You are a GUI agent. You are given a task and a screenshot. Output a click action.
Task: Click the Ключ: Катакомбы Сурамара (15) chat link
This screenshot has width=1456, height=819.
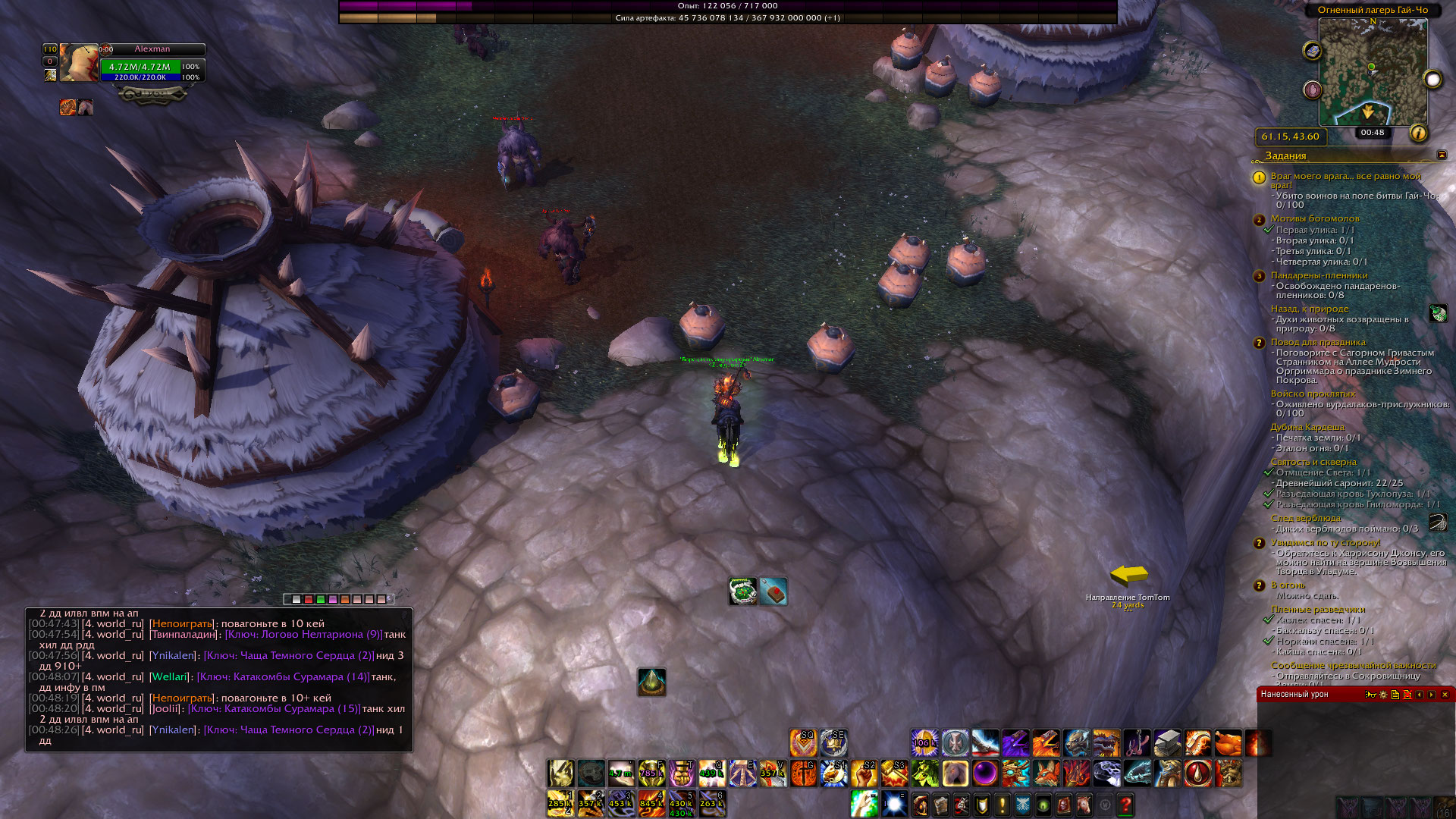pyautogui.click(x=275, y=708)
